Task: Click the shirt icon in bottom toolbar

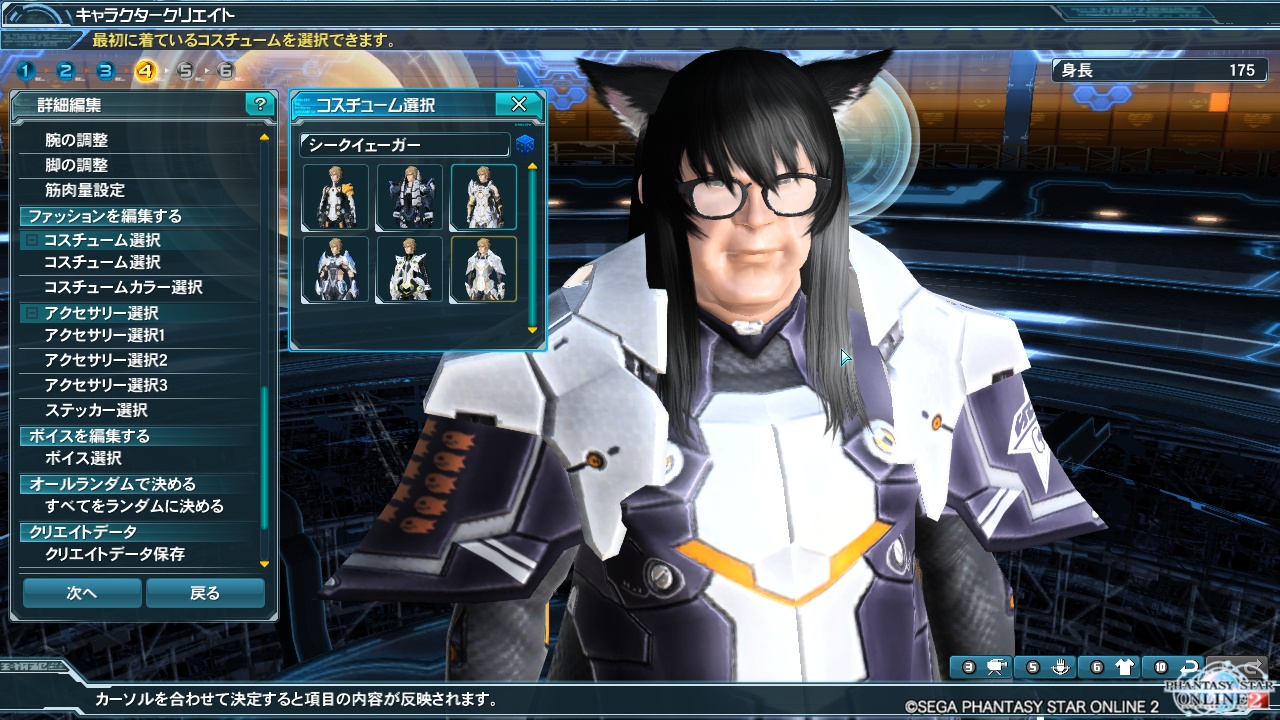Action: tap(1126, 667)
